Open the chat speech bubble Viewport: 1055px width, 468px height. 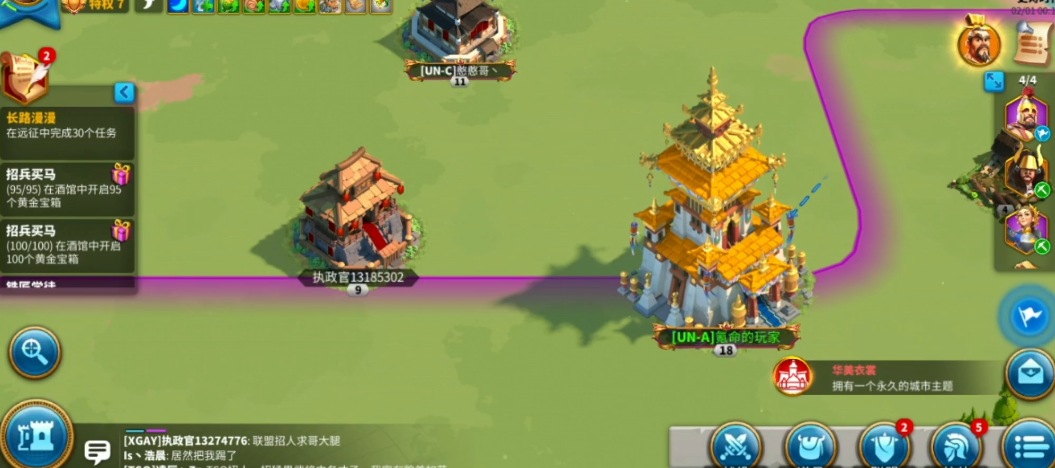[x=97, y=452]
